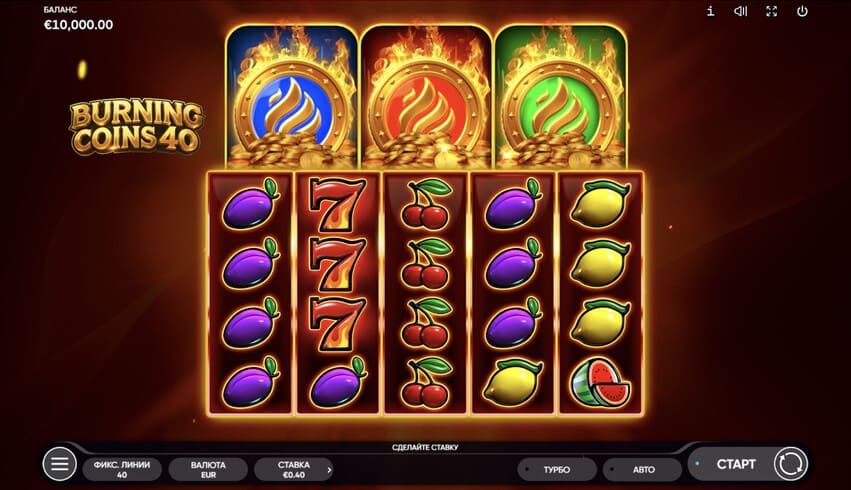Image resolution: width=851 pixels, height=490 pixels.
Task: Open the game info page
Action: click(x=710, y=11)
